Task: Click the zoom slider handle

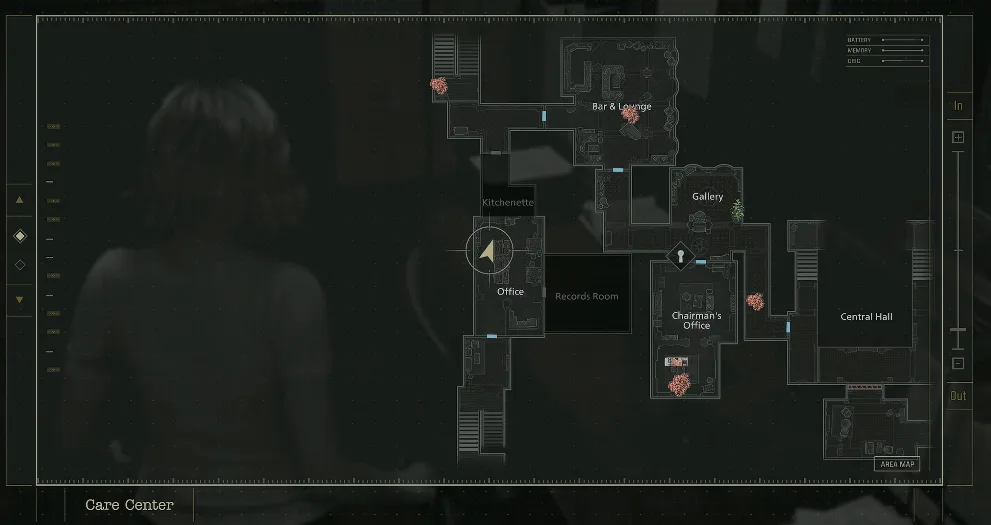Action: [958, 330]
